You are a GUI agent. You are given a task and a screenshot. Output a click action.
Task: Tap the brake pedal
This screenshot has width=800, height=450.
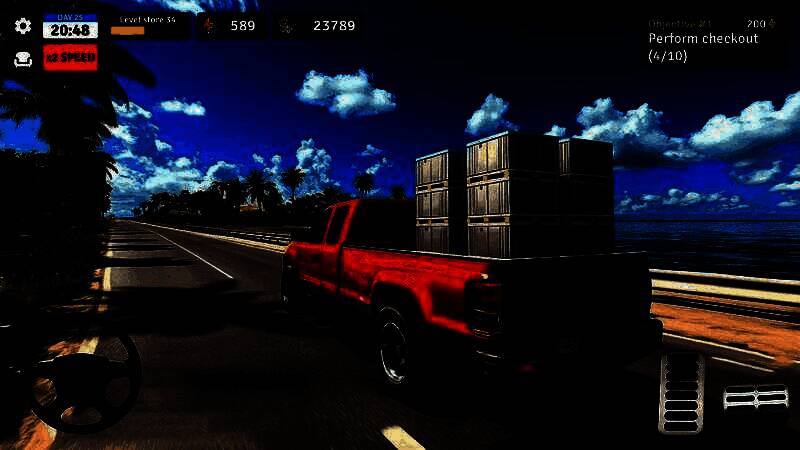pos(756,399)
